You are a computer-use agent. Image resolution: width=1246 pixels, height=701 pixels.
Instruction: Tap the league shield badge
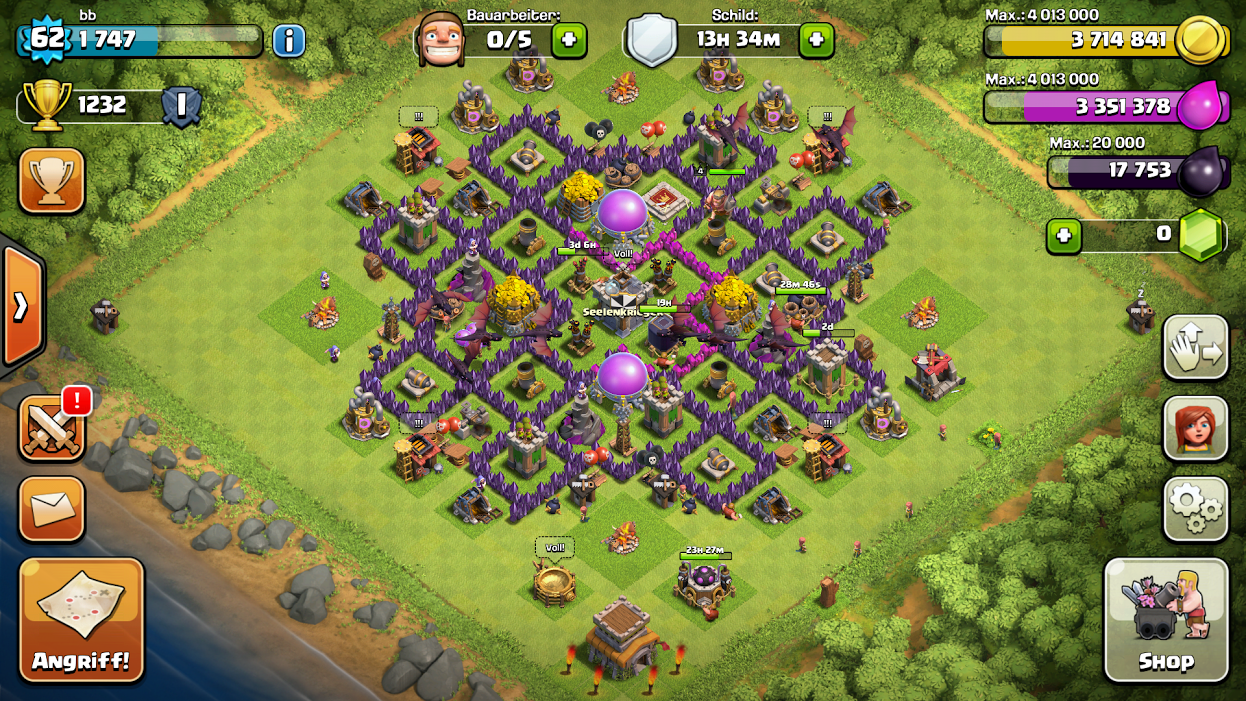182,106
